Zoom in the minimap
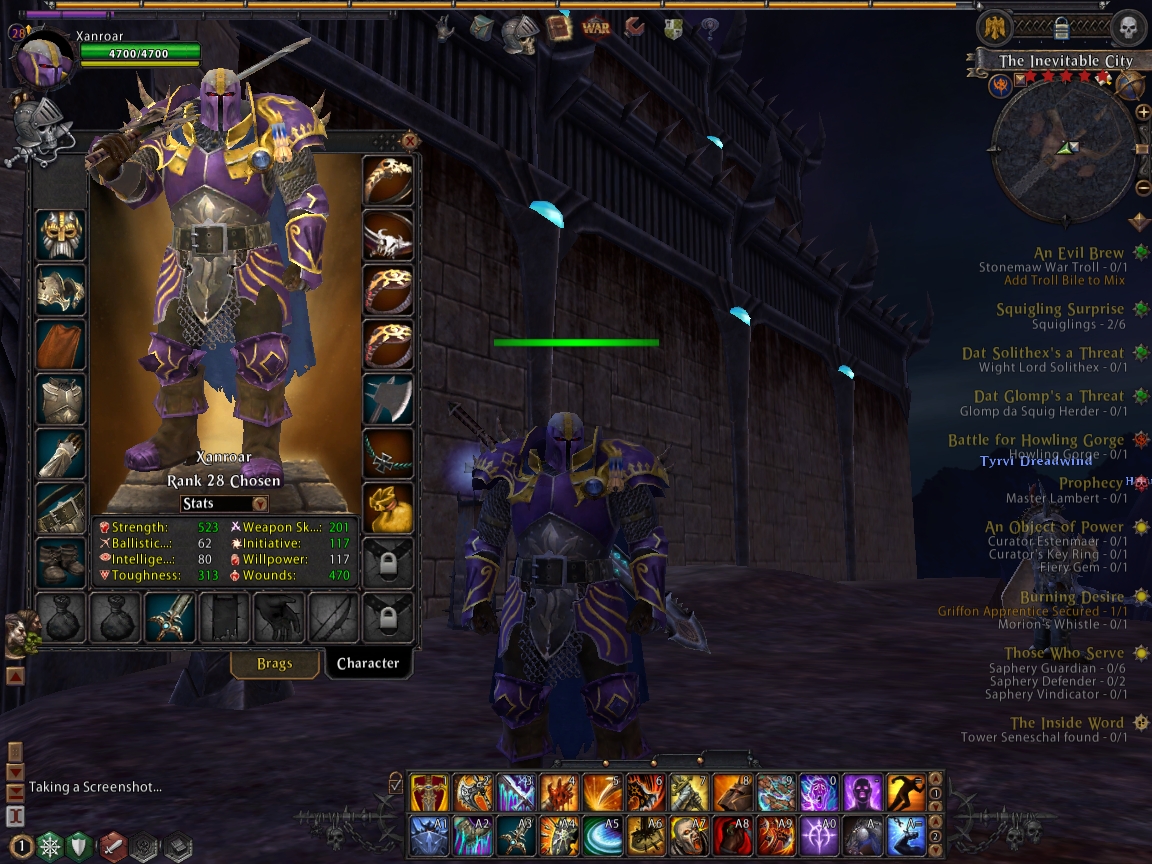 [x=1143, y=112]
